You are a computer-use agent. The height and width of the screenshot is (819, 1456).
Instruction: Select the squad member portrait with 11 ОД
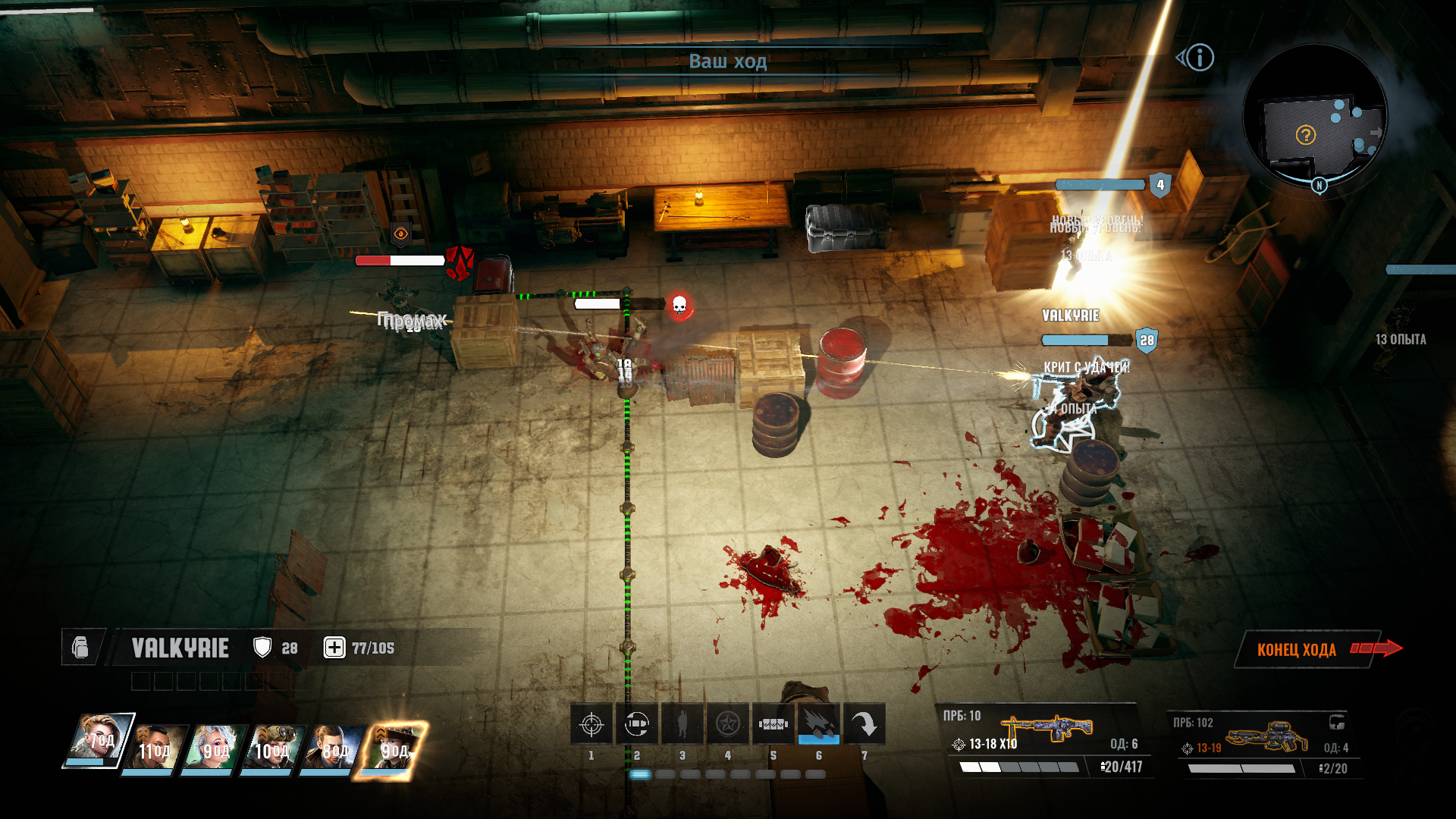pos(155,748)
